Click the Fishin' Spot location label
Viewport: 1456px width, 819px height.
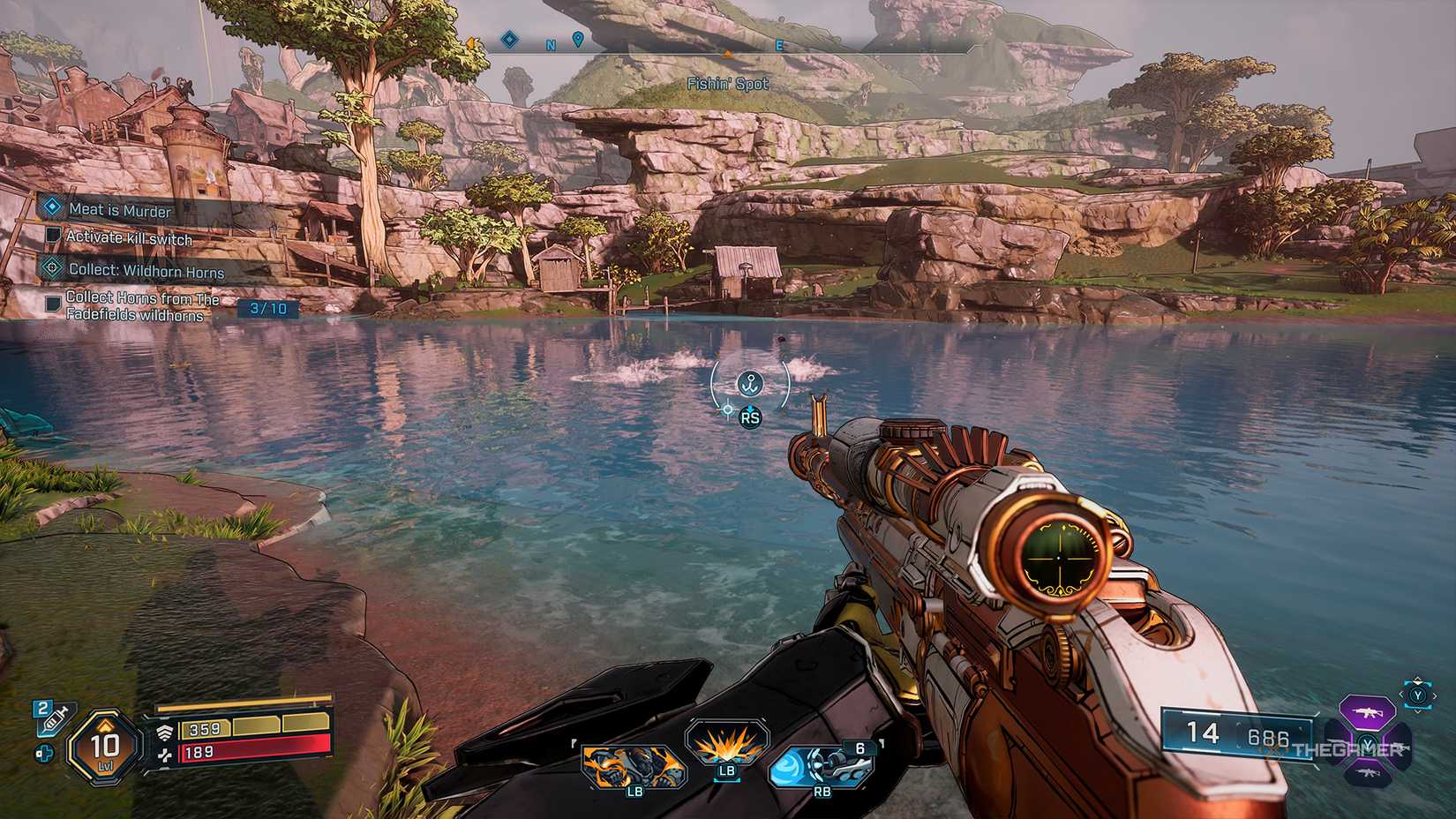[x=728, y=84]
